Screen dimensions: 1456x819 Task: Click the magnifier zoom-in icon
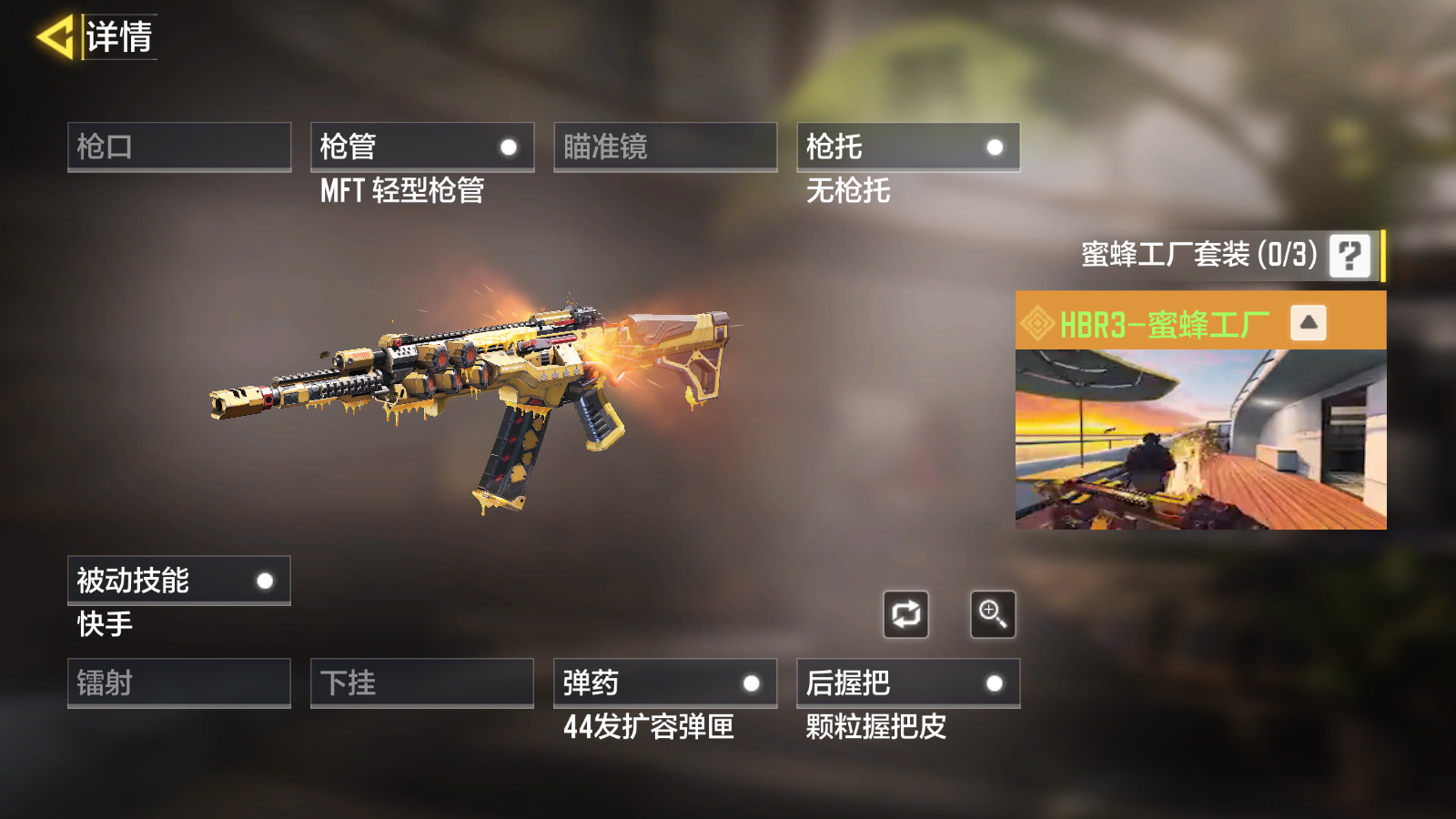[x=993, y=614]
